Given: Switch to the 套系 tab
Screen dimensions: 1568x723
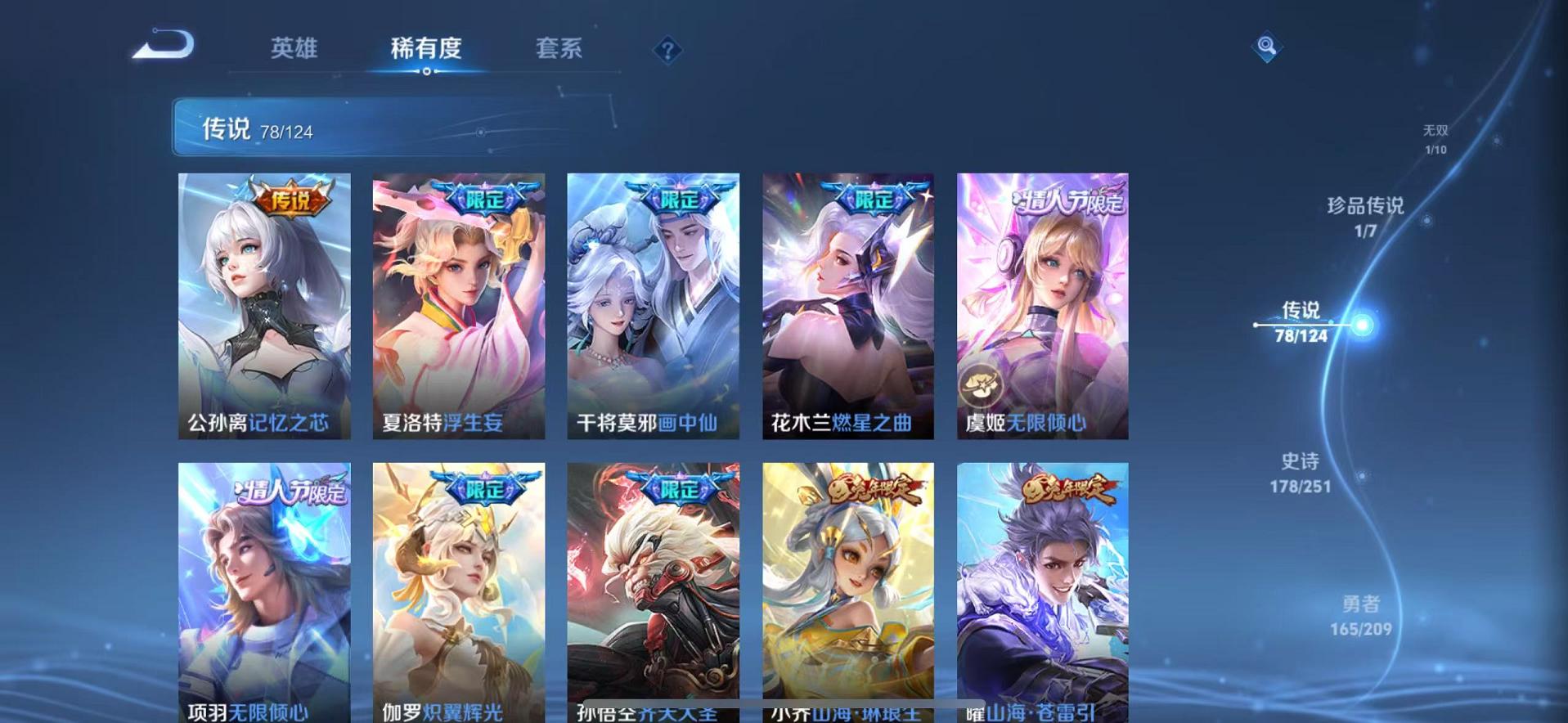Looking at the screenshot, I should (x=559, y=49).
